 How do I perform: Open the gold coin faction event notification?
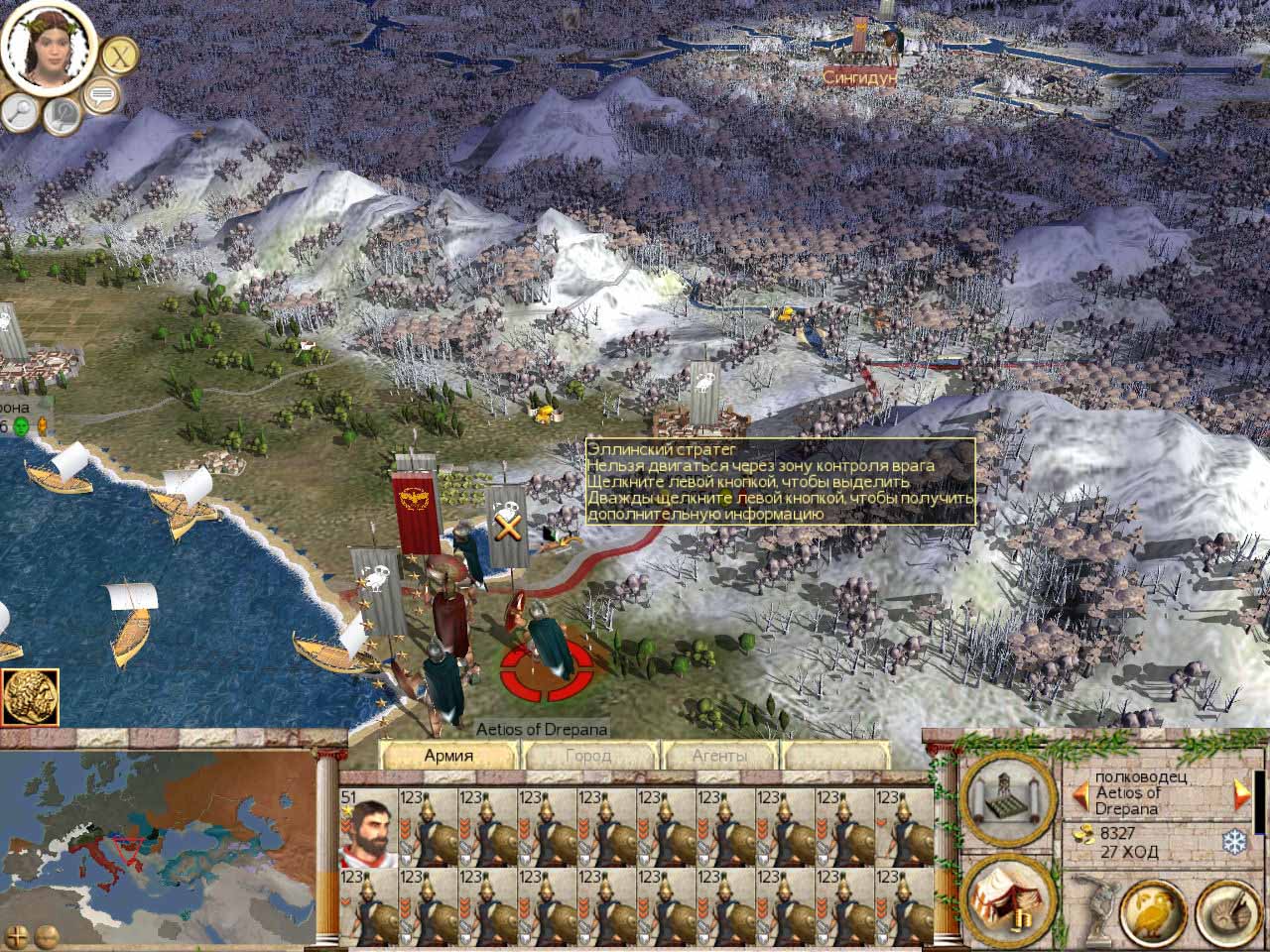(x=30, y=697)
